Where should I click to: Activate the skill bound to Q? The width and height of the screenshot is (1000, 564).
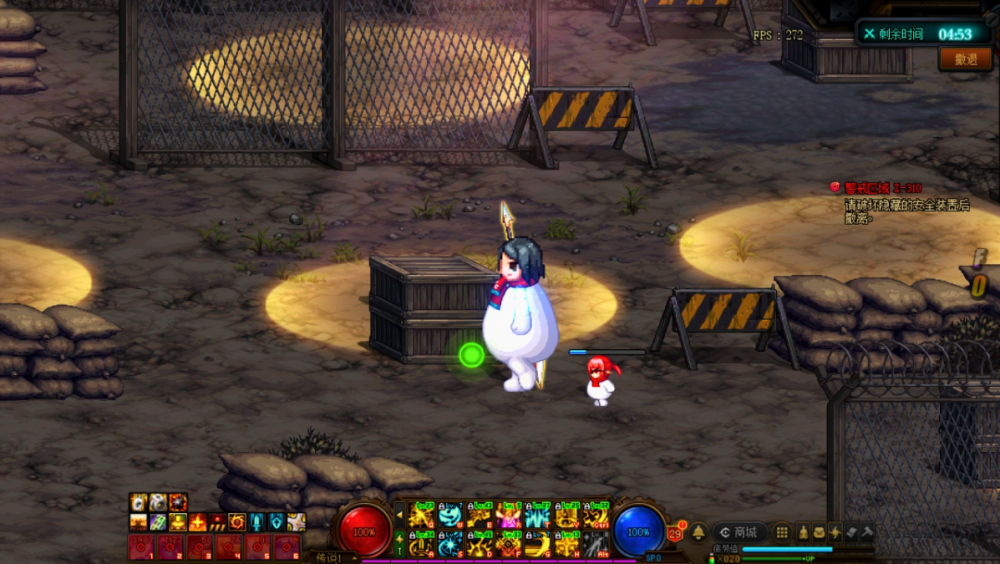[422, 515]
